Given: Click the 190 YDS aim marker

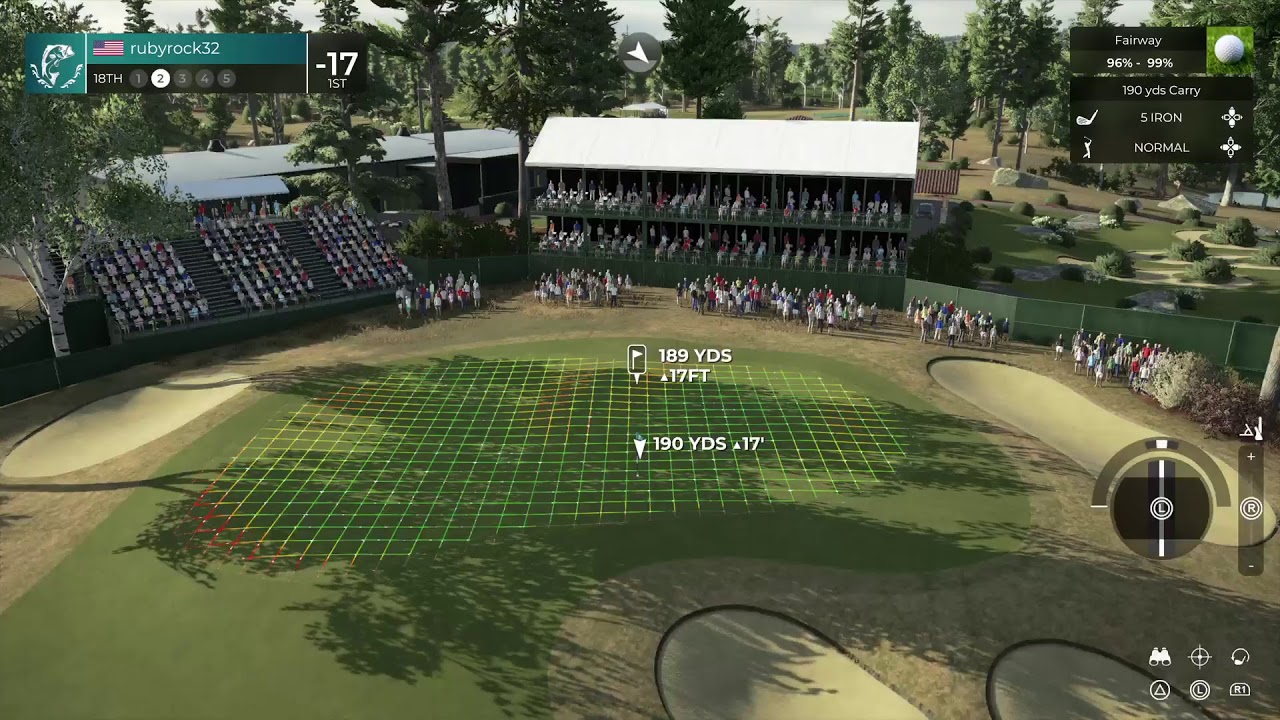Looking at the screenshot, I should 640,446.
